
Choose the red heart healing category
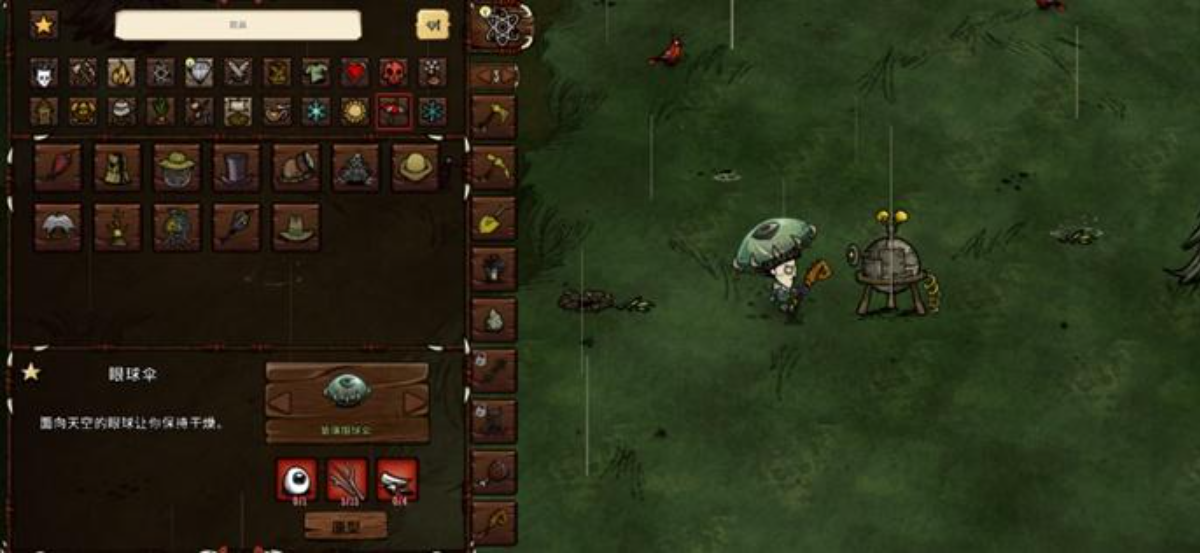tap(355, 72)
